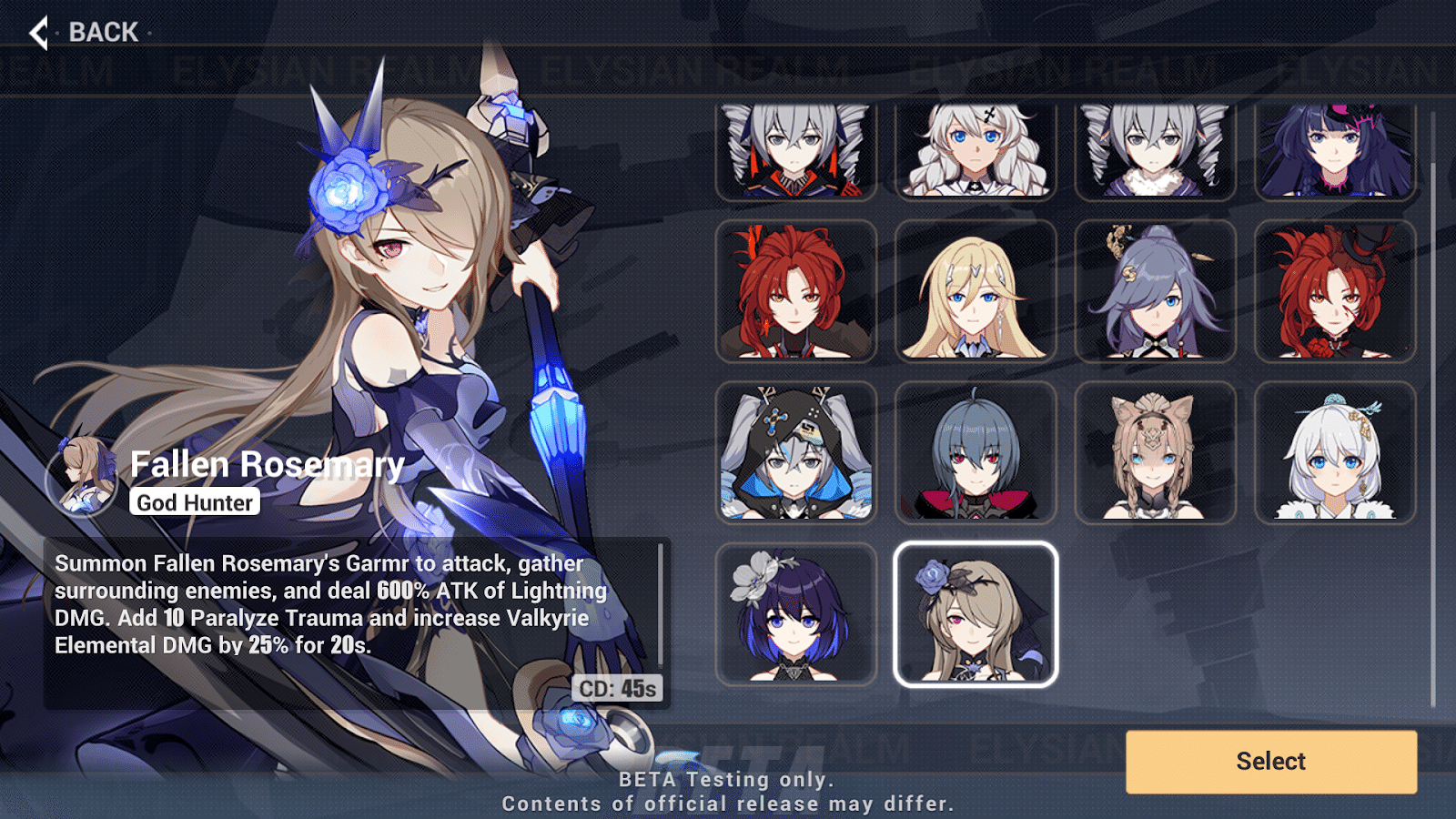Tap the Back arrow icon
This screenshot has height=819, width=1456.
tap(38, 32)
